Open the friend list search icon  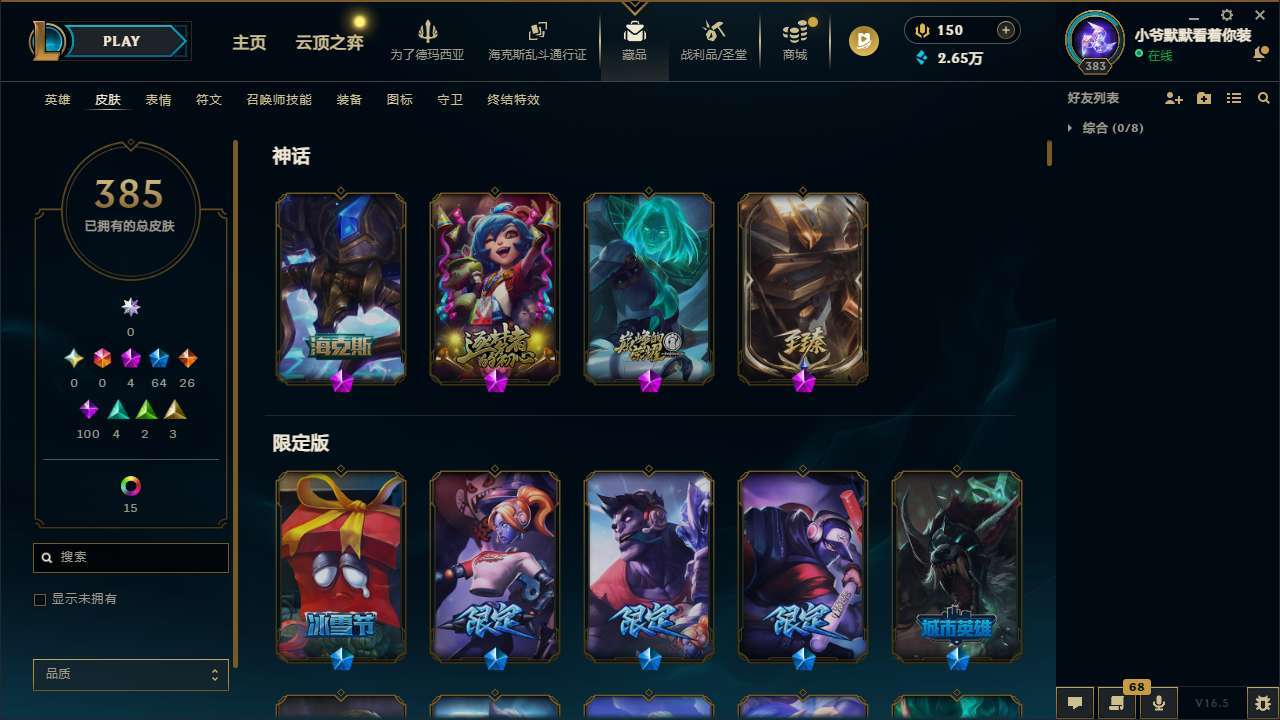coord(1264,98)
